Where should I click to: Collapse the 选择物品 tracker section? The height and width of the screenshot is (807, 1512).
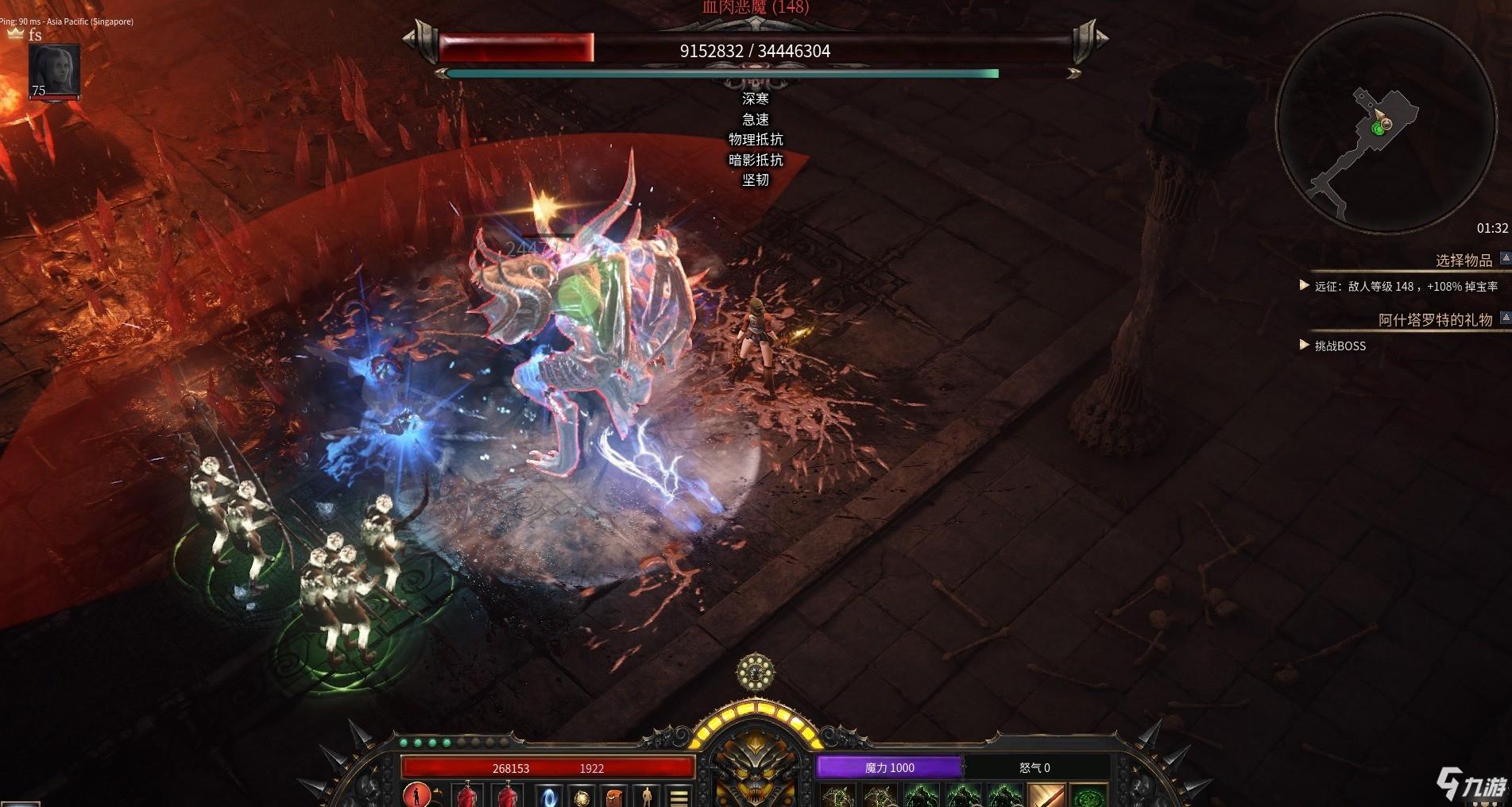point(1504,259)
